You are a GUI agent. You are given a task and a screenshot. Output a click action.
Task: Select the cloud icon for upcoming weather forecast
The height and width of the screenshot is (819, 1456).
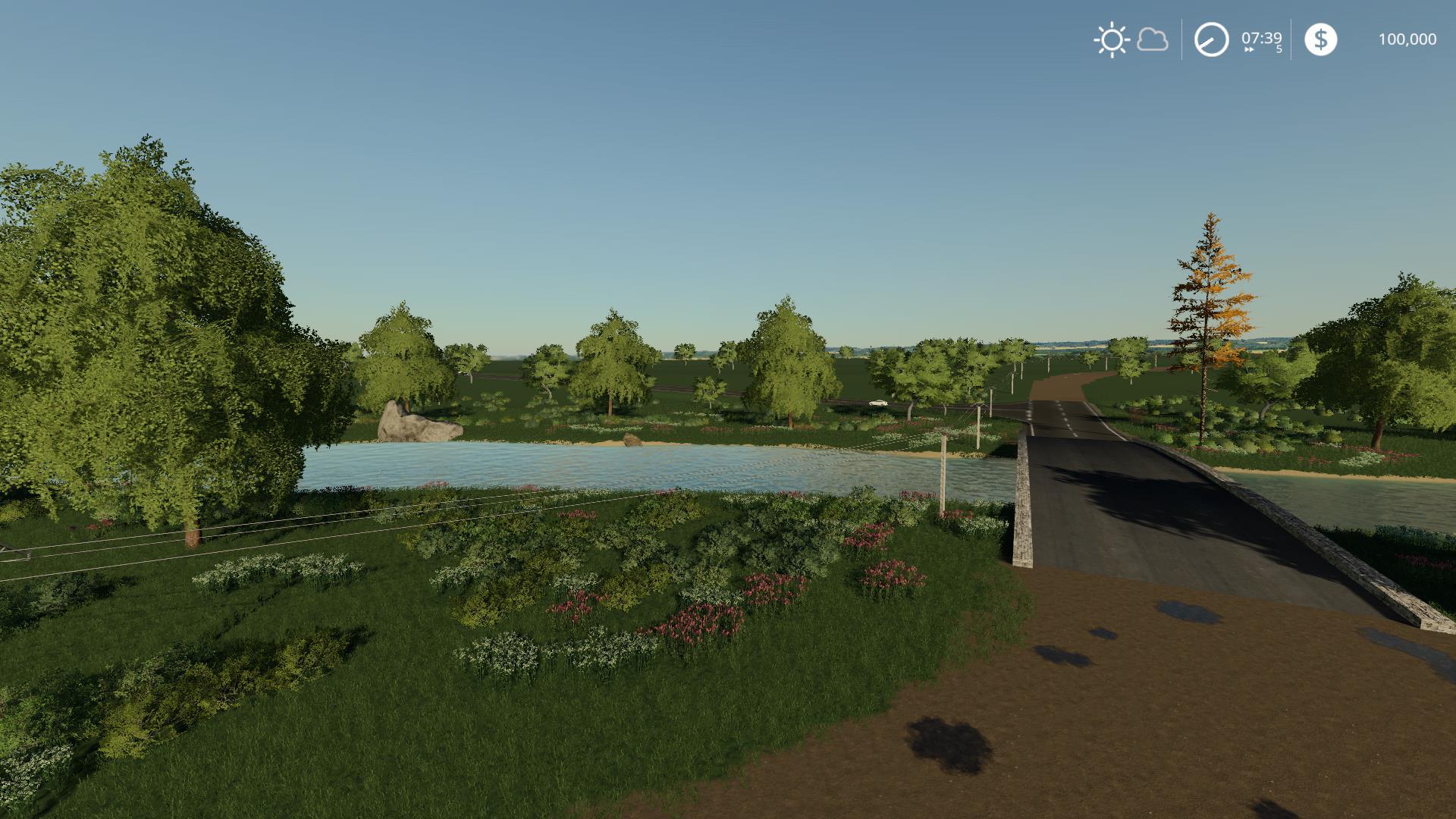coord(1152,39)
